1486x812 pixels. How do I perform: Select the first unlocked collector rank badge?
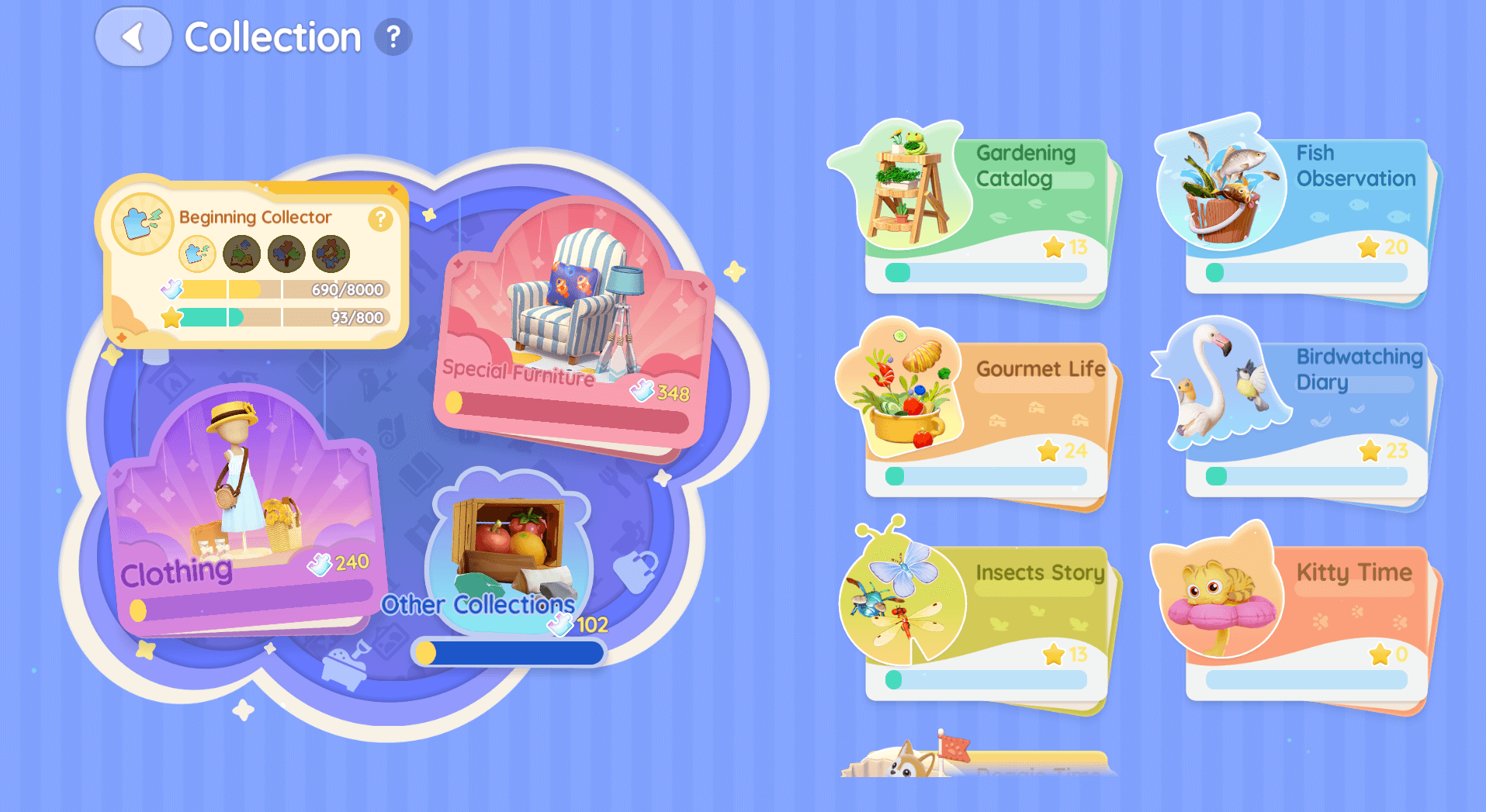point(198,254)
